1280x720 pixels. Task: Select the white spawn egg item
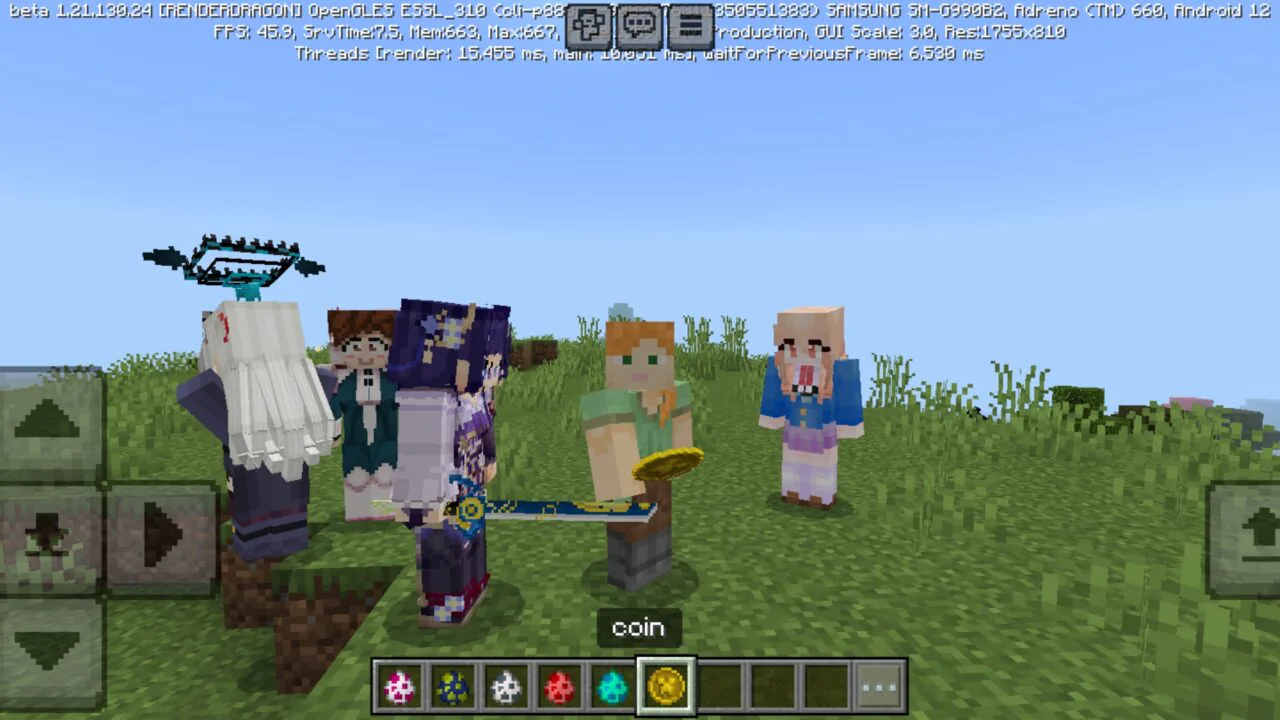(506, 685)
